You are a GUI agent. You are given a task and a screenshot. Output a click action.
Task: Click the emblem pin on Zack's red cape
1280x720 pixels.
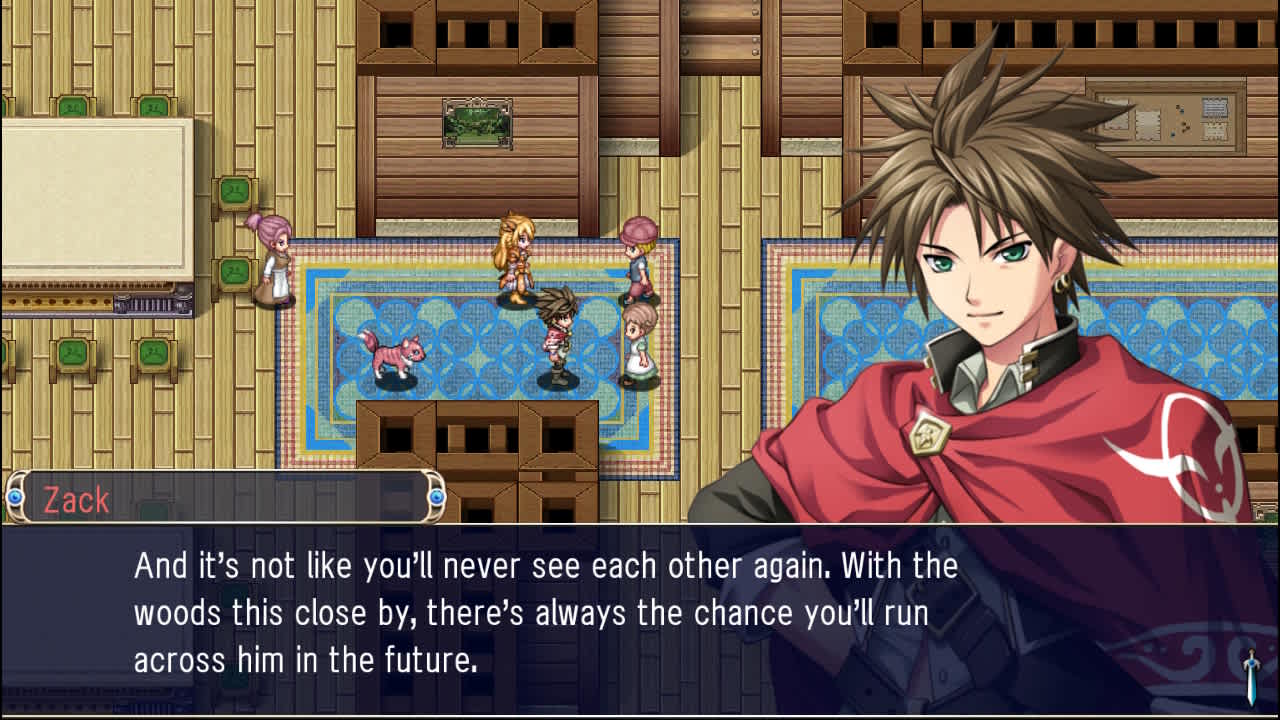[x=932, y=434]
